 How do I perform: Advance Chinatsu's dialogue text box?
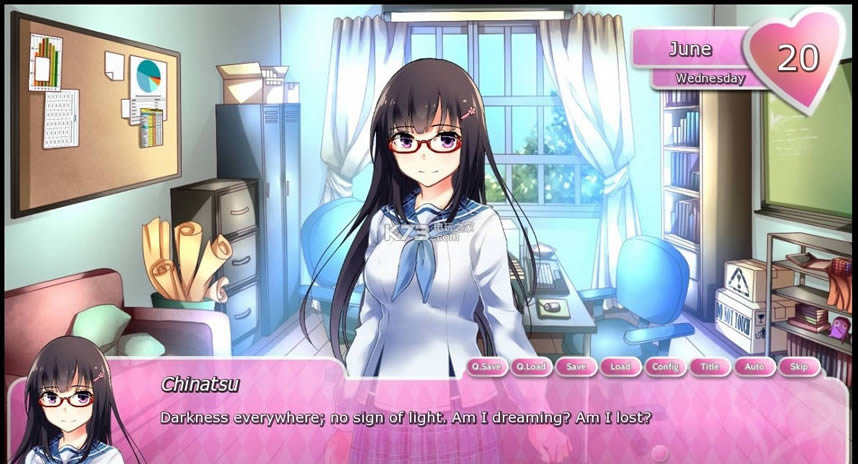pos(480,425)
